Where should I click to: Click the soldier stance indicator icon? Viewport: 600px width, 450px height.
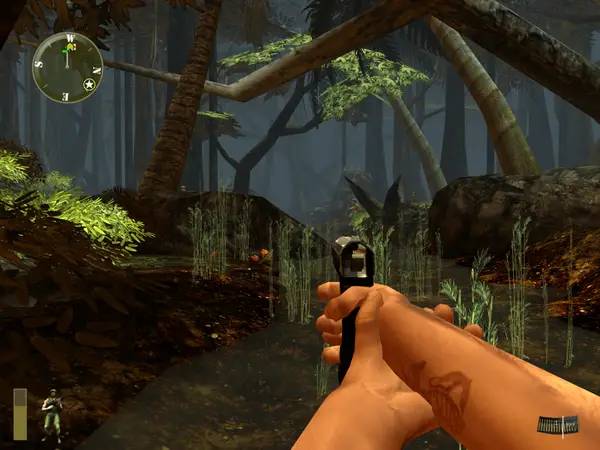click(50, 412)
